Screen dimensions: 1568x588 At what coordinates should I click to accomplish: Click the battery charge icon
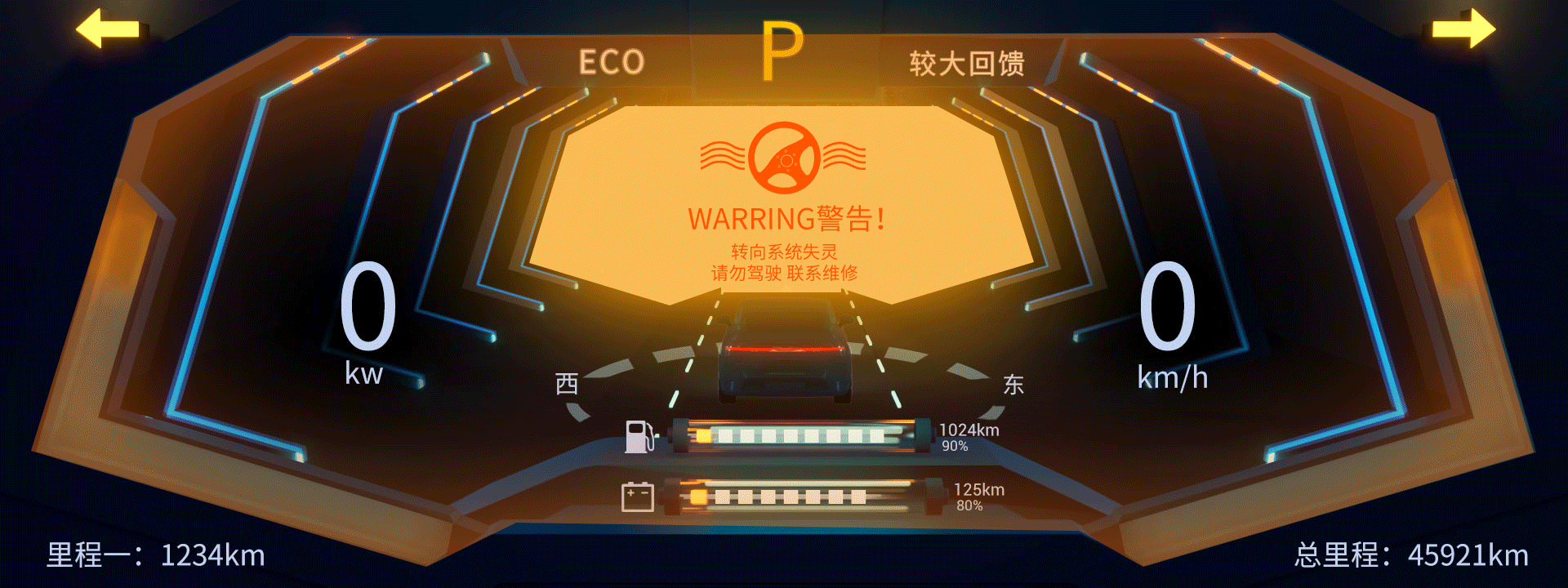[x=639, y=496]
